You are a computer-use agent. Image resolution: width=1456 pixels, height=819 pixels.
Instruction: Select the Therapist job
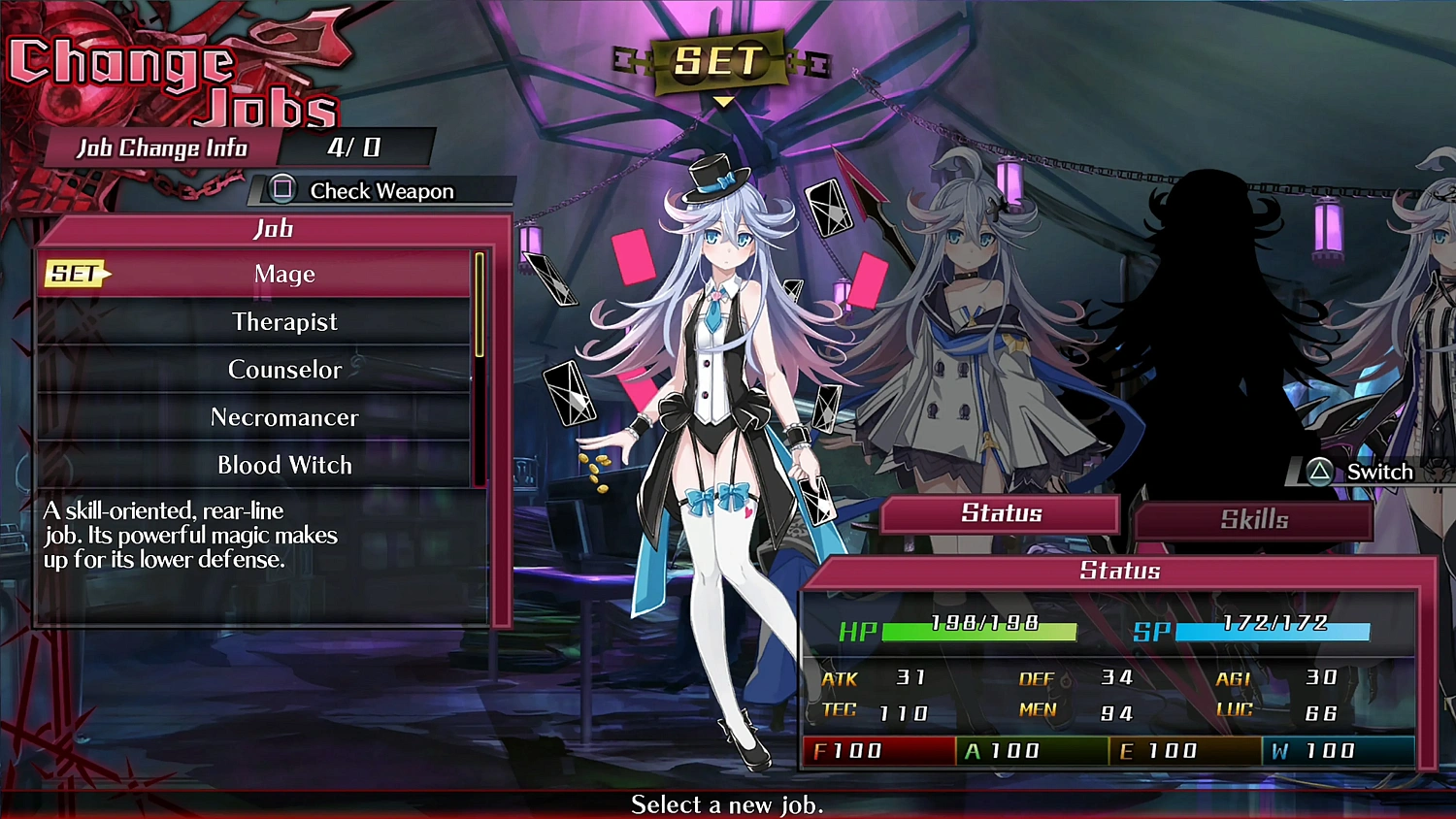(284, 321)
